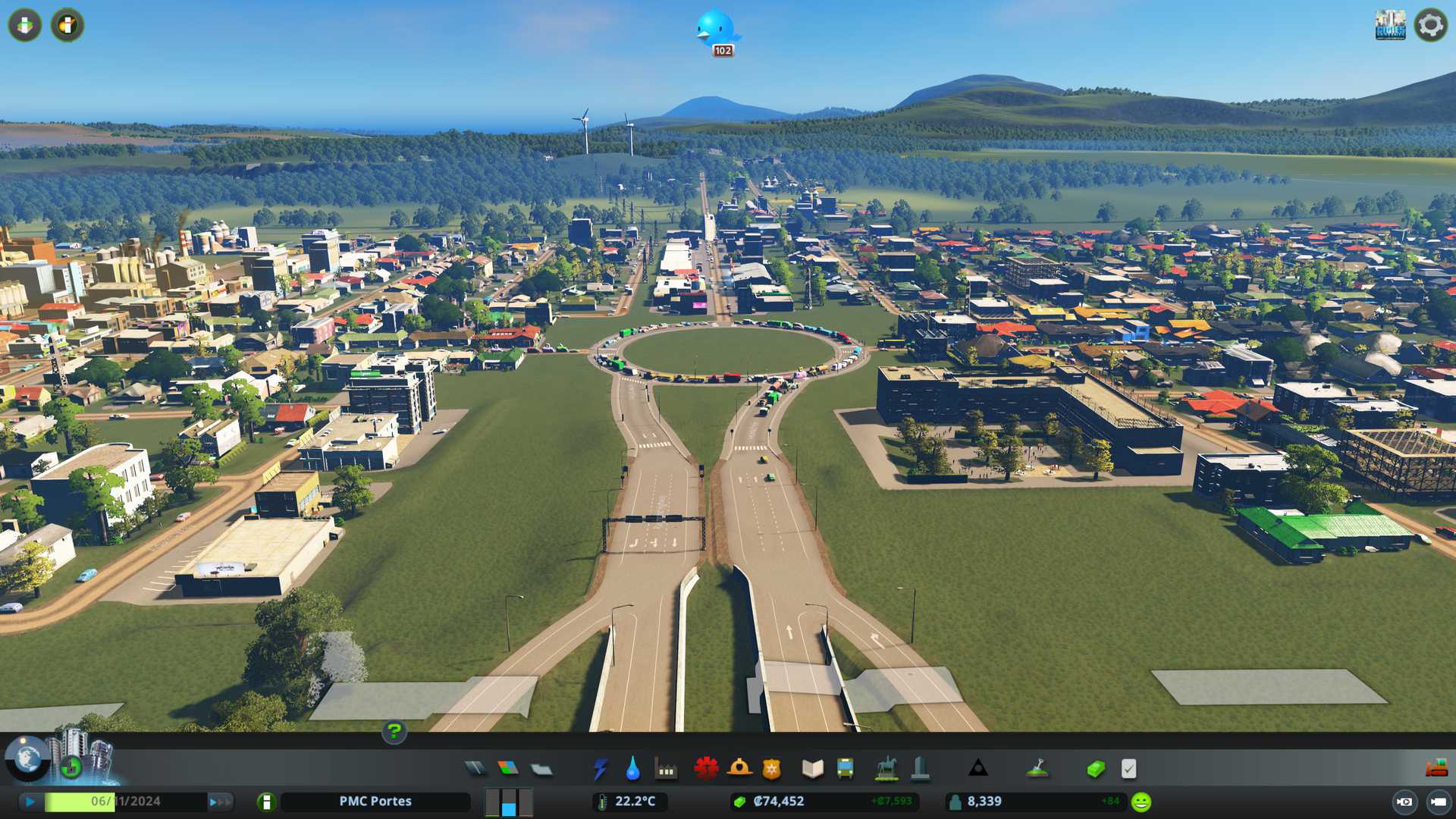1456x819 pixels.
Task: Open the Healthcare red cross menu
Action: [706, 769]
